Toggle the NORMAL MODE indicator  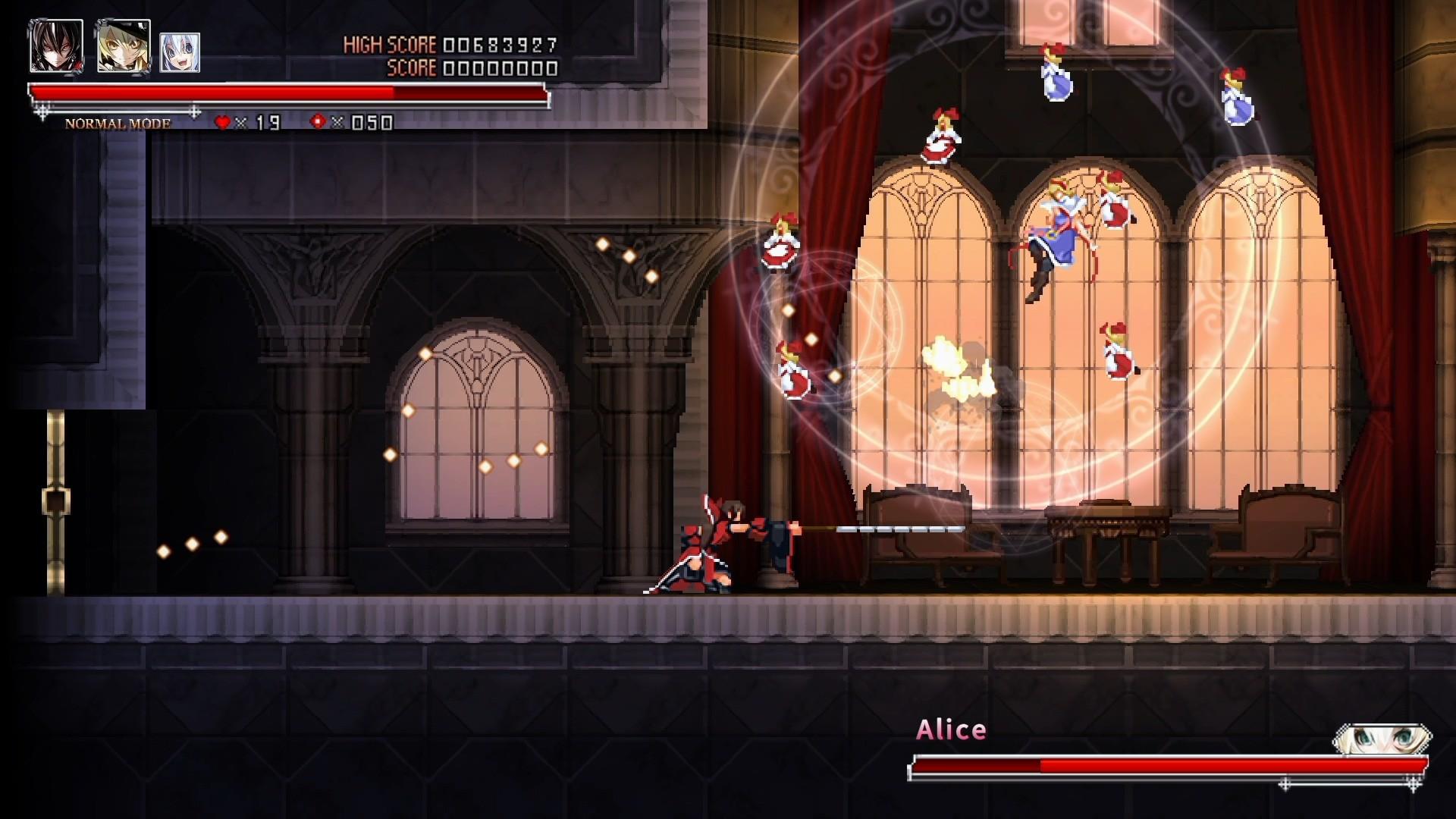pos(118,121)
